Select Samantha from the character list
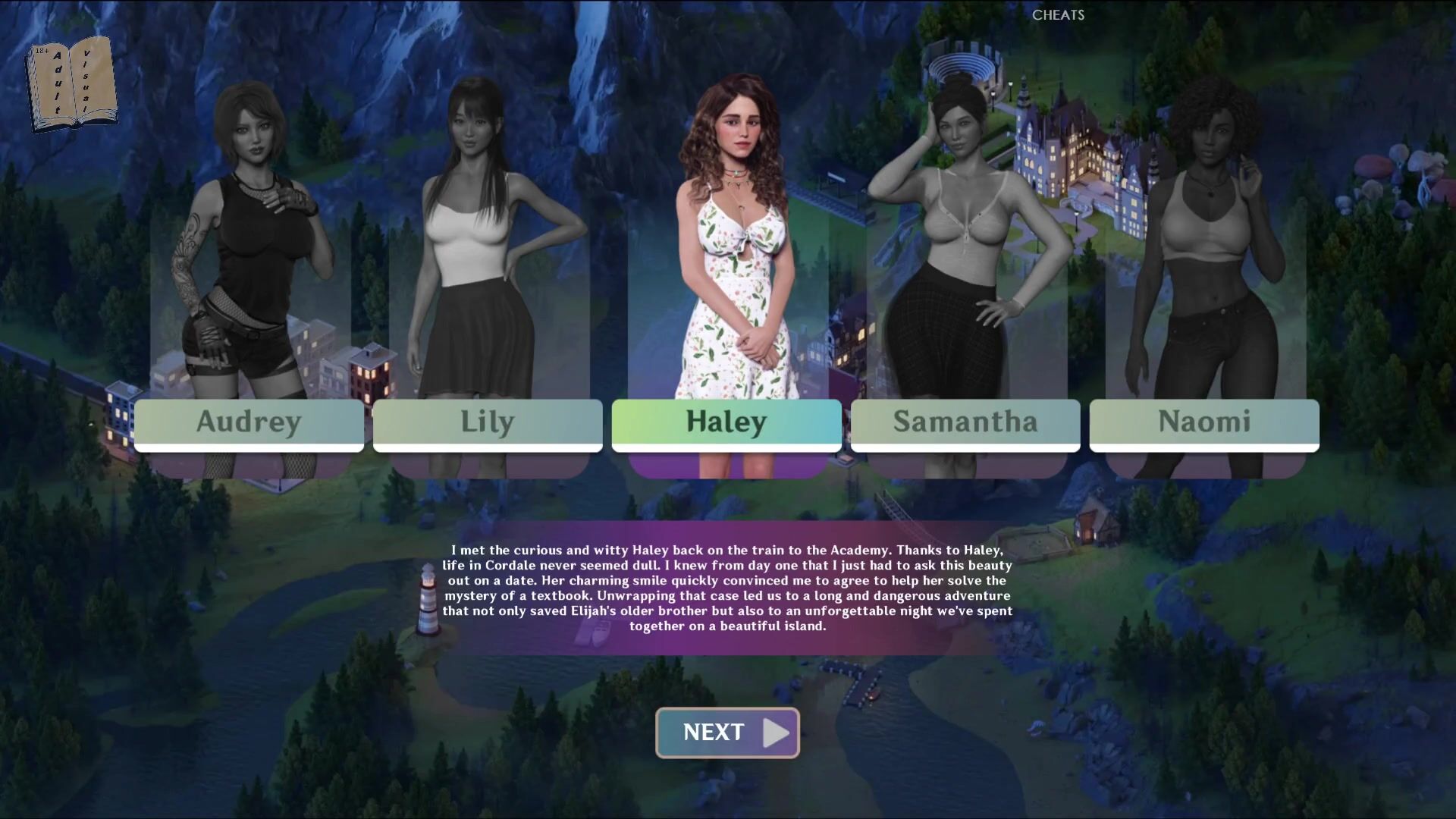 [x=965, y=423]
